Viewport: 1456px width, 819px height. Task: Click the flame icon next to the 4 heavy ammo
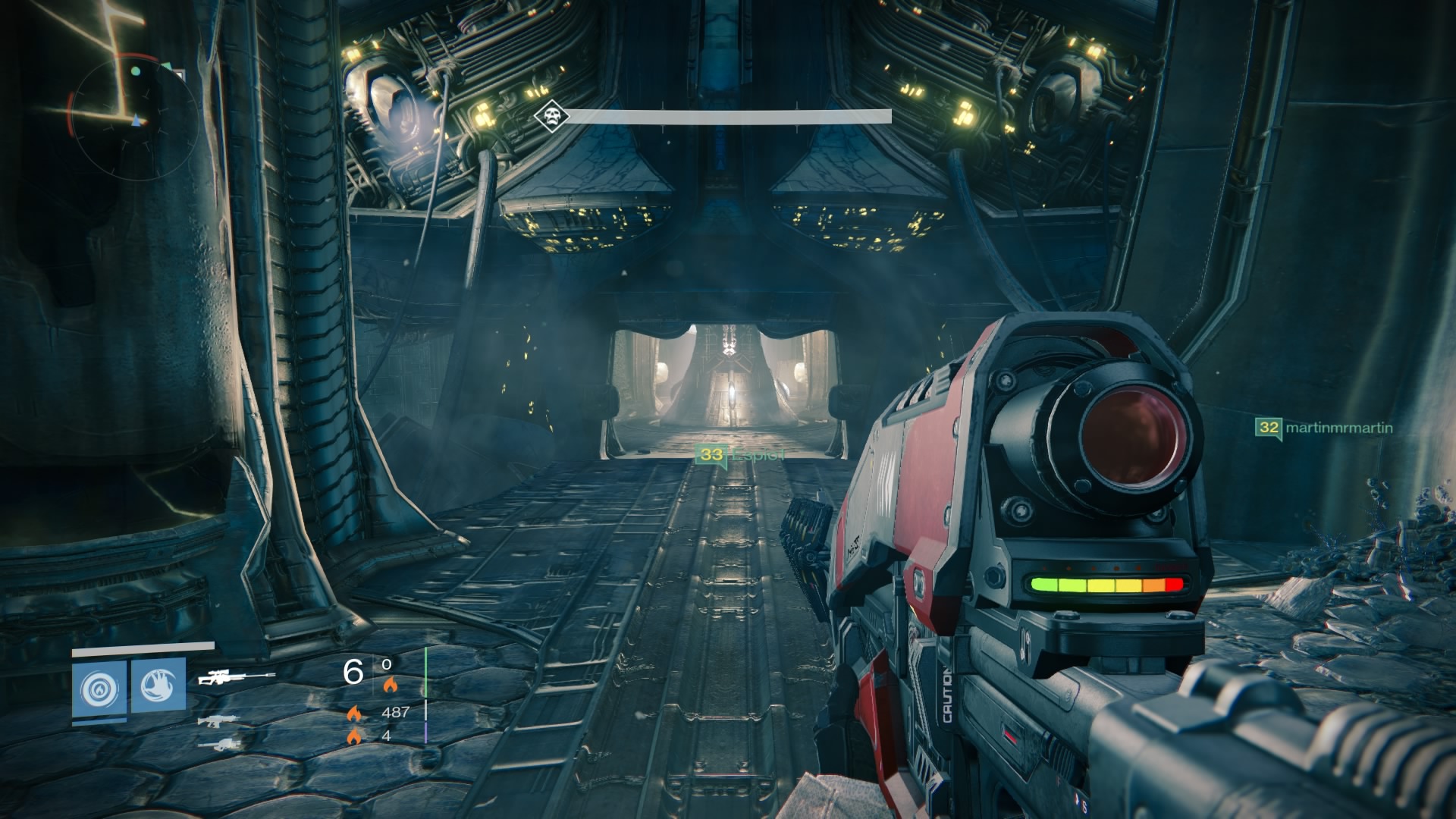pos(354,736)
